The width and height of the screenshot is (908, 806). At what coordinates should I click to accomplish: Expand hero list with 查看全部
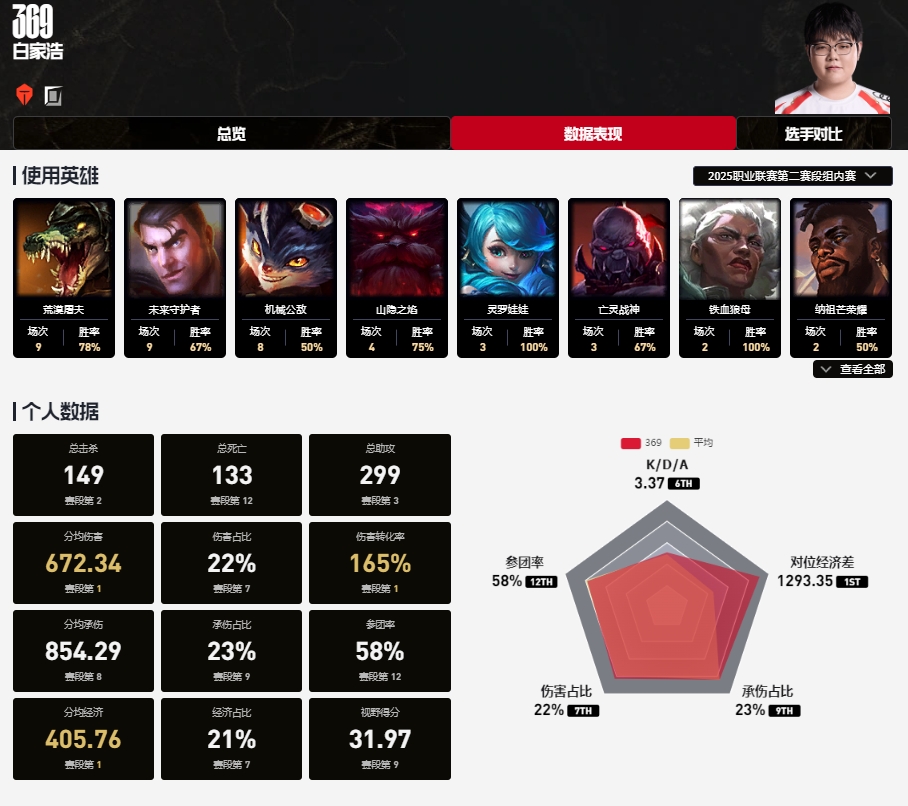coord(854,369)
